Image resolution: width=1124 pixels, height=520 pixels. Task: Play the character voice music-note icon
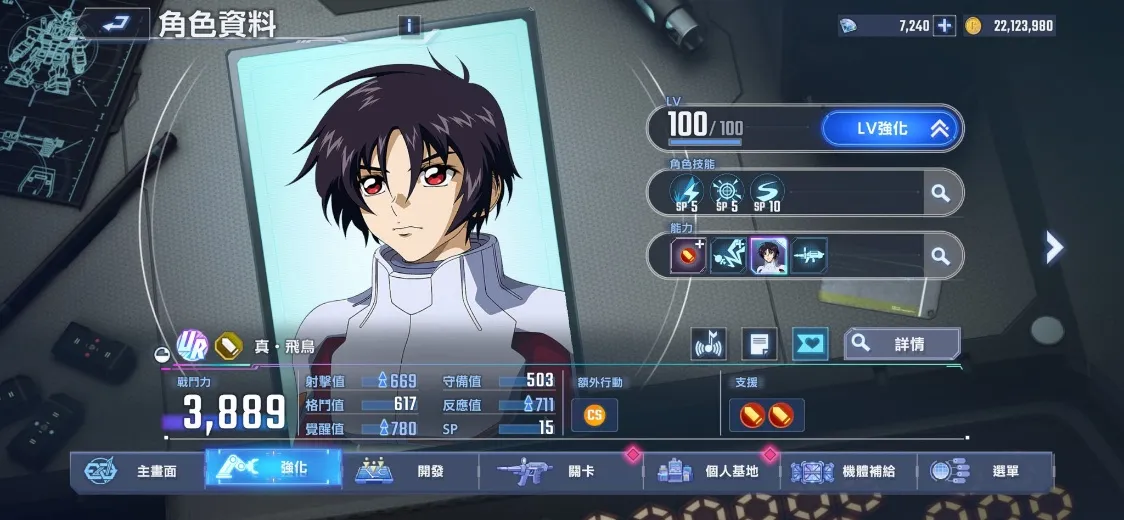(709, 345)
